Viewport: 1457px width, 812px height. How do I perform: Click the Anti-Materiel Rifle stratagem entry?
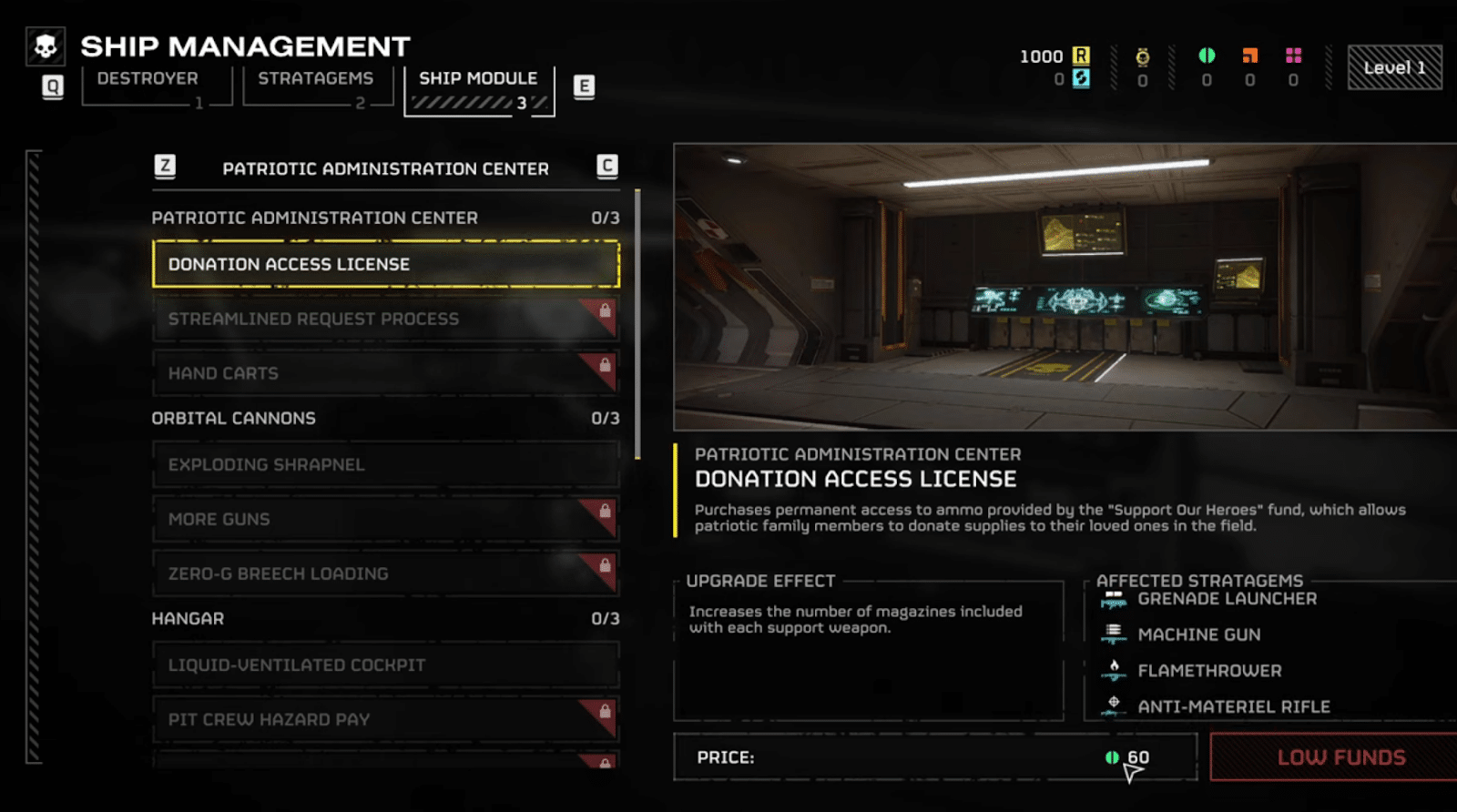(1233, 706)
